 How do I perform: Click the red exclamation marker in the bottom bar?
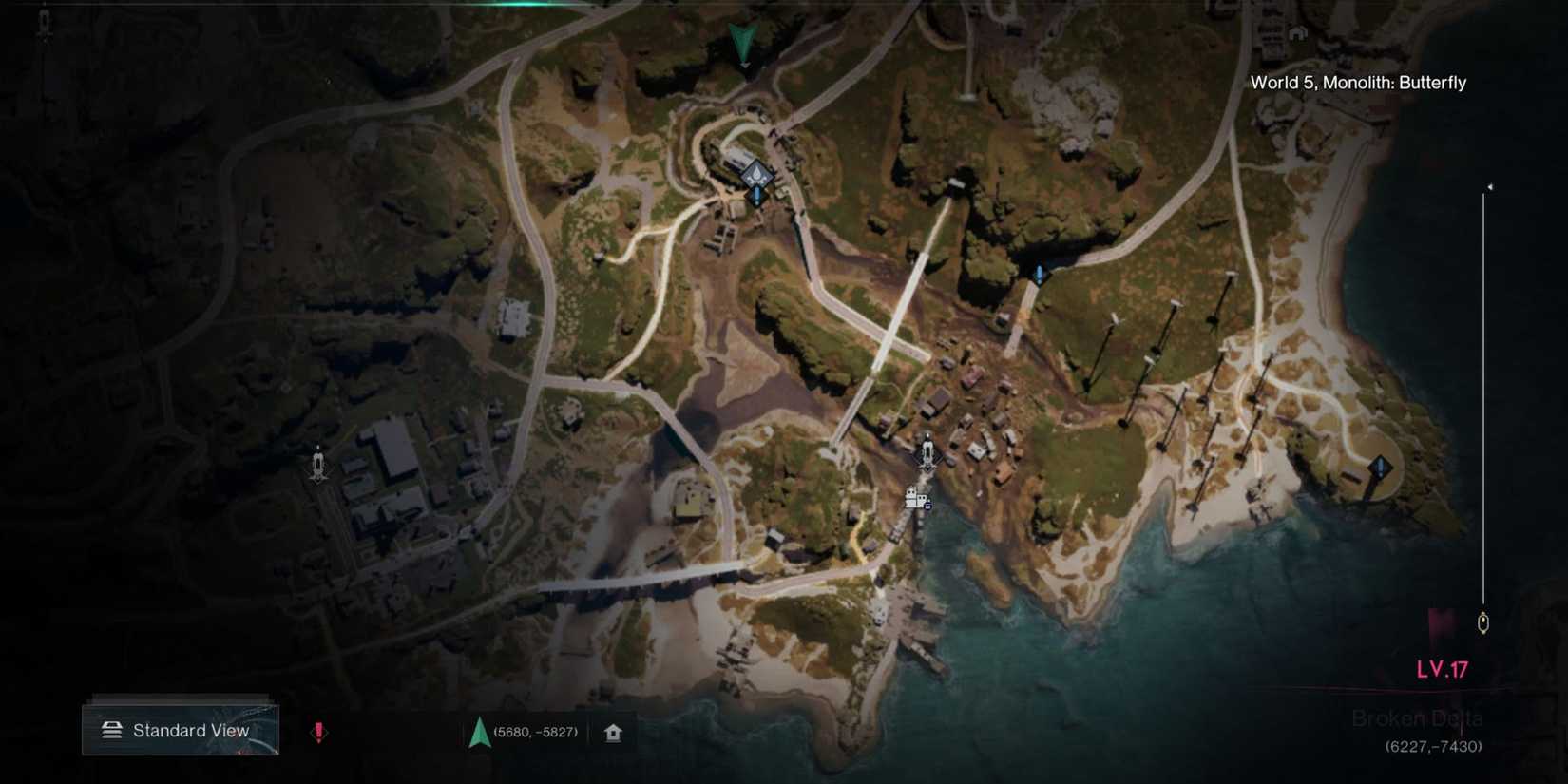pos(318,731)
